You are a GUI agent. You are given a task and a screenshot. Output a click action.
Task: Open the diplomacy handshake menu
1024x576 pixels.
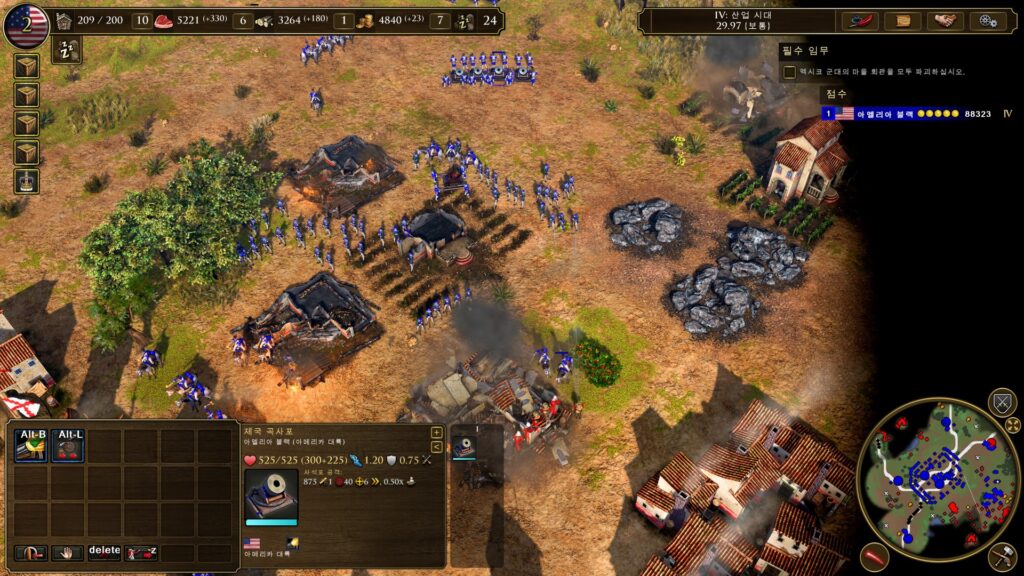(943, 20)
